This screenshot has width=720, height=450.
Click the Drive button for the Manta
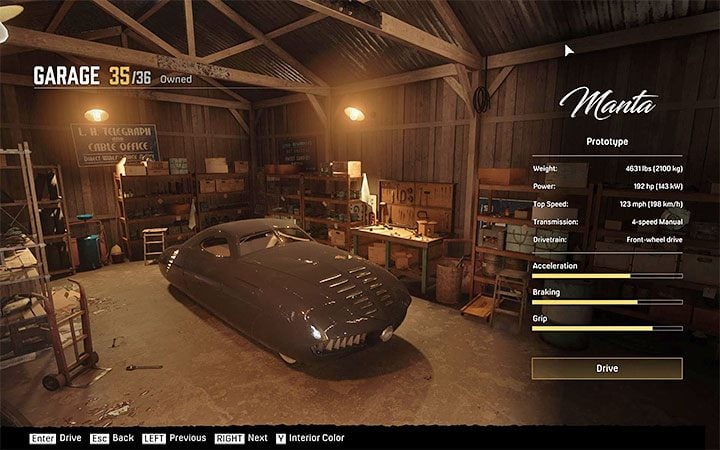607,368
